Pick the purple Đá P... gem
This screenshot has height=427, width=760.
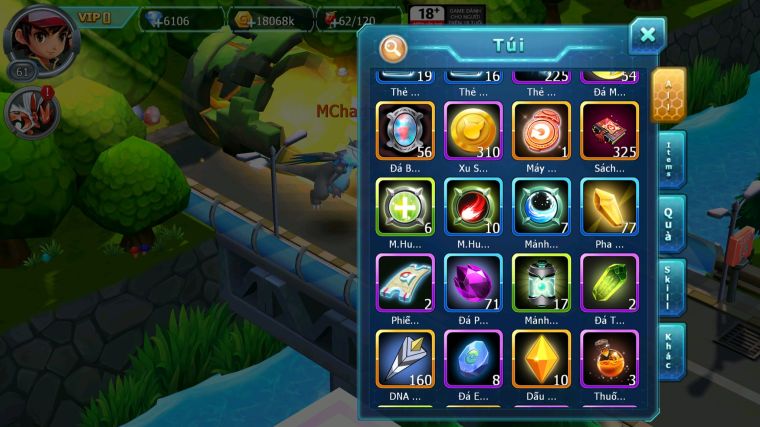[x=473, y=283]
